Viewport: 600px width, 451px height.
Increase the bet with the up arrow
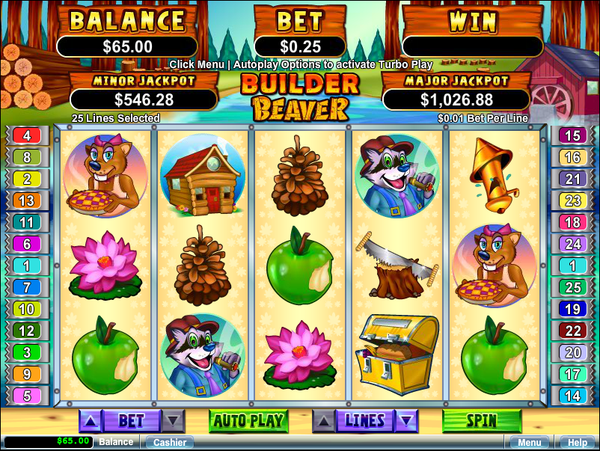89,421
